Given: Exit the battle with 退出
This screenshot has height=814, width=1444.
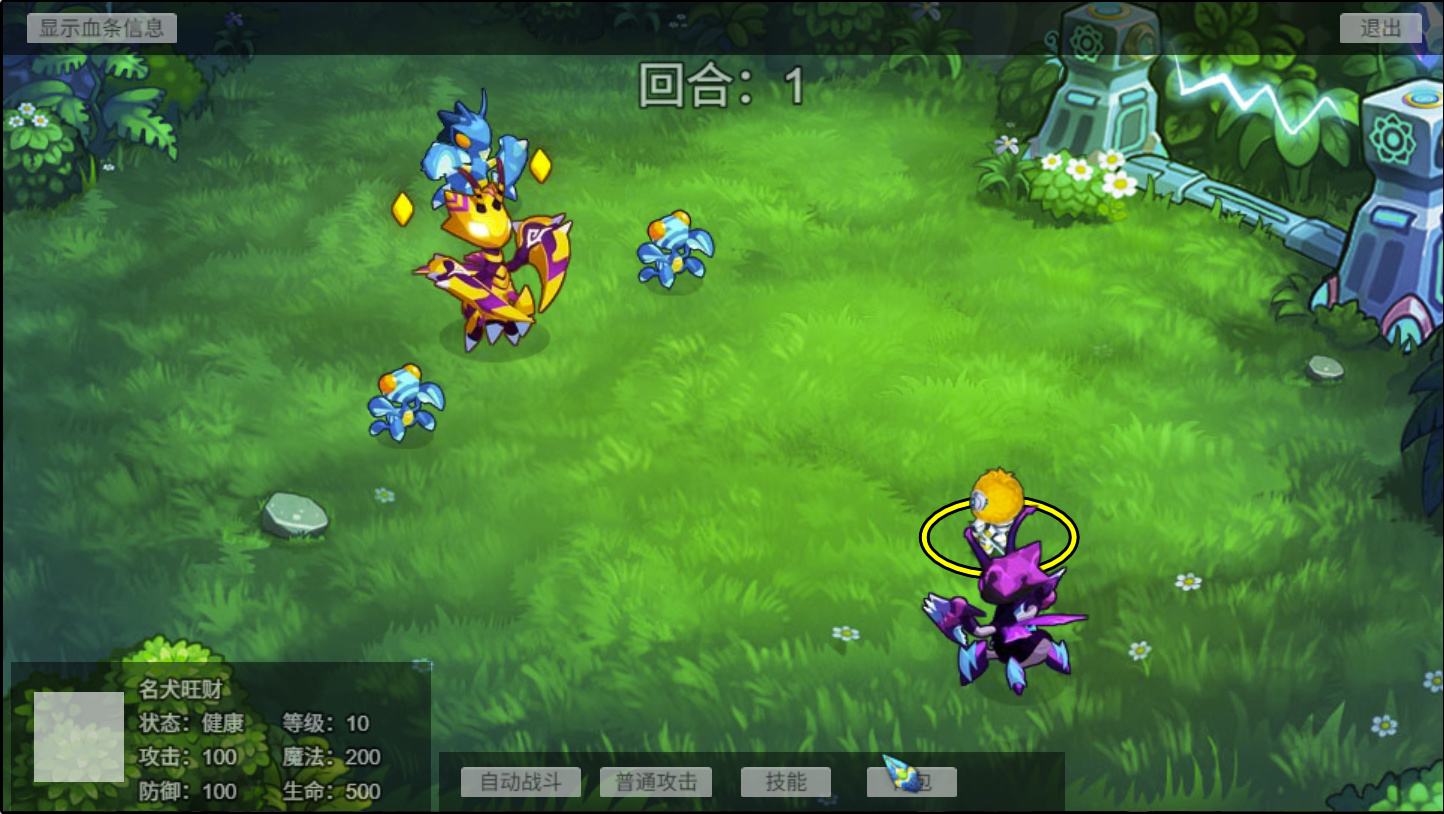Looking at the screenshot, I should (x=1380, y=28).
